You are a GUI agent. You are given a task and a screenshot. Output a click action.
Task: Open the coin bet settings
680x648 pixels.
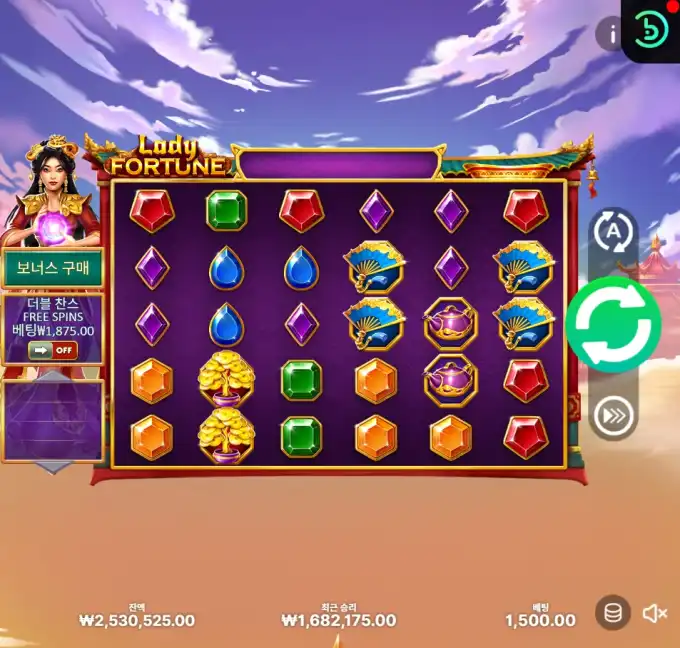coord(612,612)
